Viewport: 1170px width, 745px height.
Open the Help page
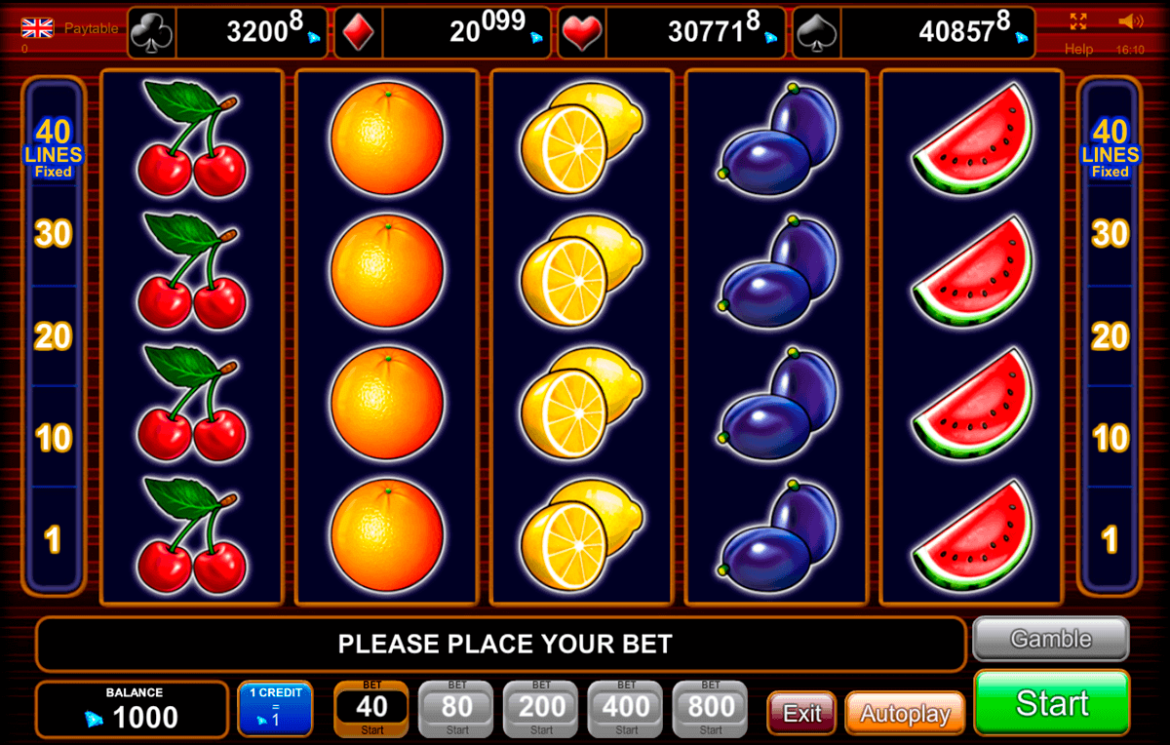coord(1078,49)
